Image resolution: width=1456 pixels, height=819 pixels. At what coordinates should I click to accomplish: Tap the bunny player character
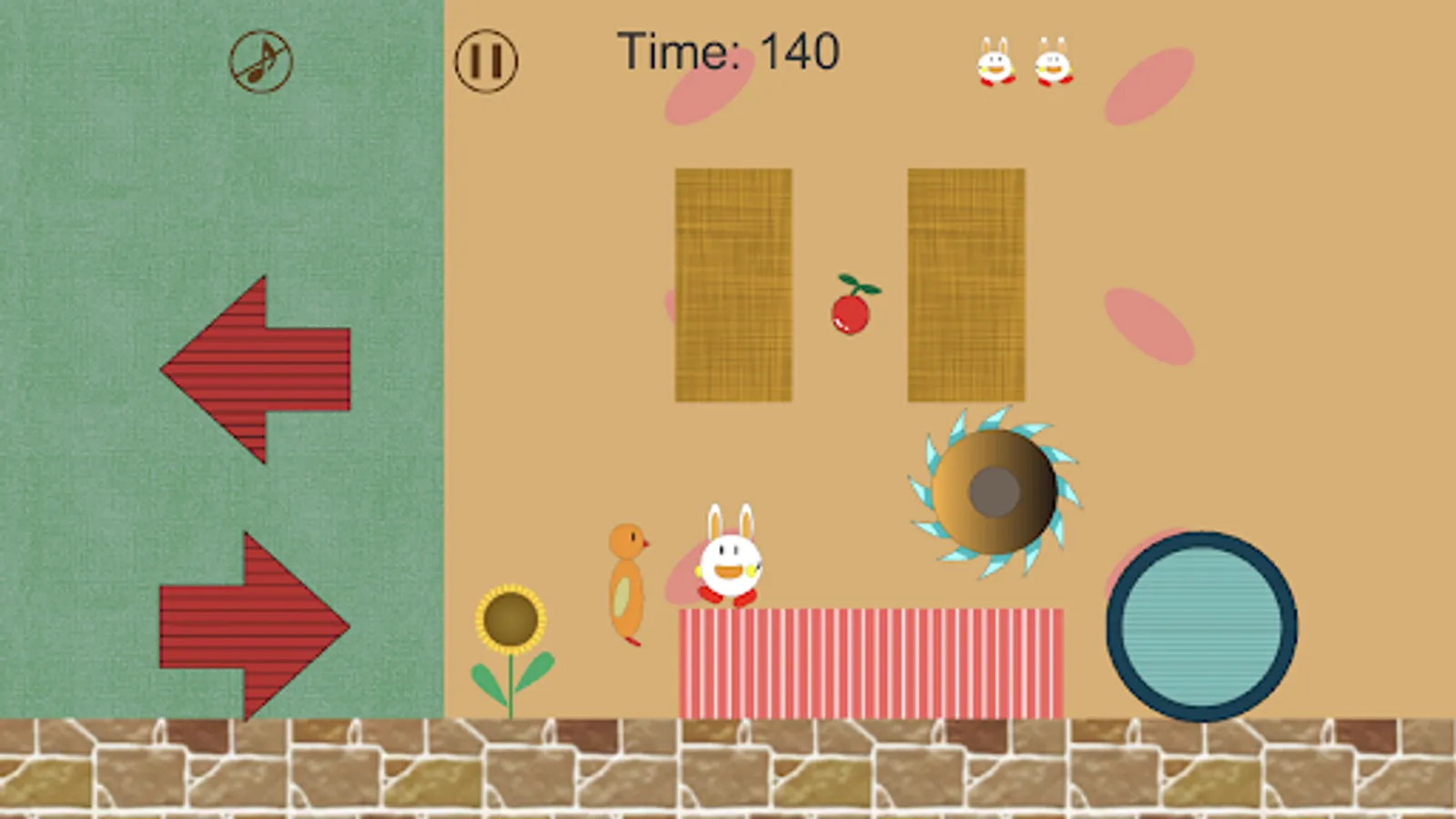pyautogui.click(x=730, y=564)
